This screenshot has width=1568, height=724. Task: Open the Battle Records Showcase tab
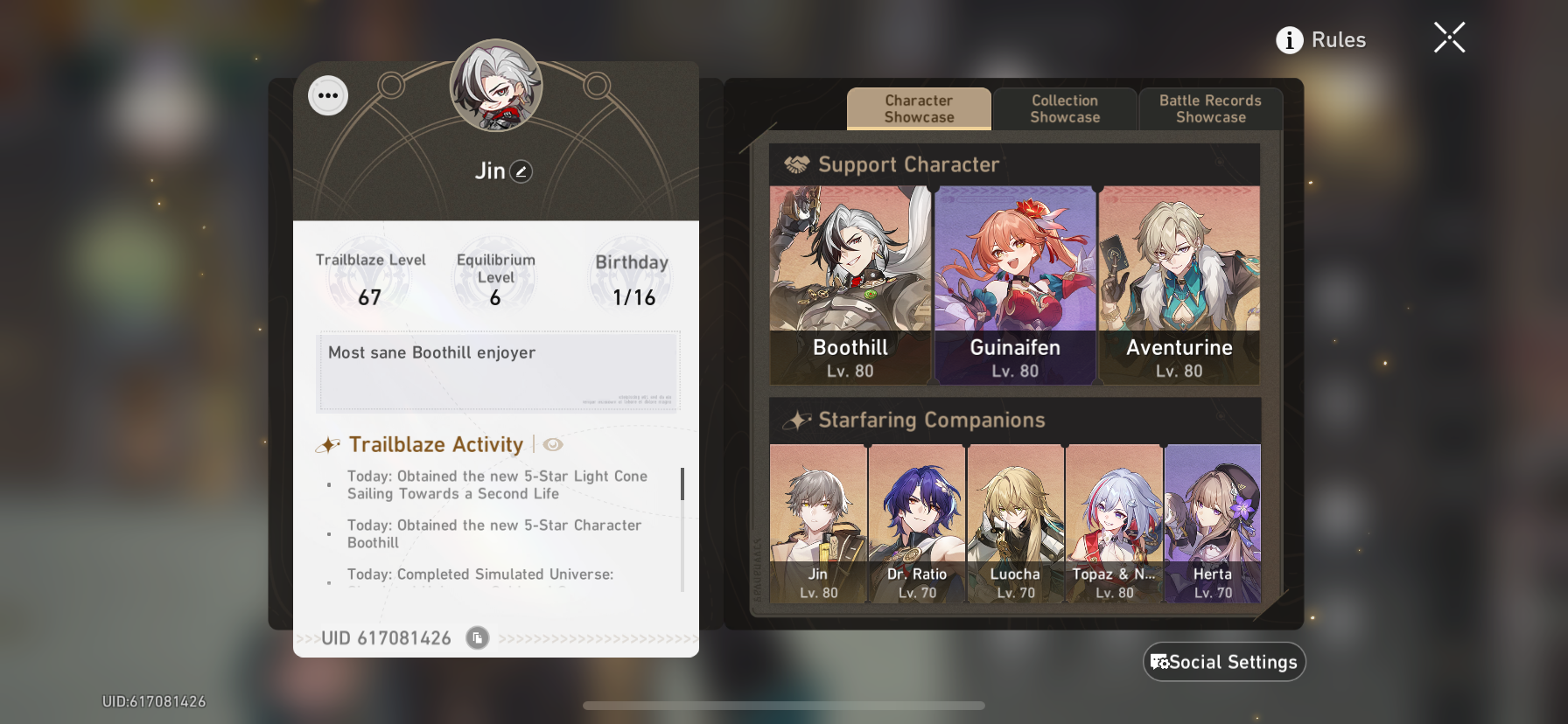(1209, 108)
